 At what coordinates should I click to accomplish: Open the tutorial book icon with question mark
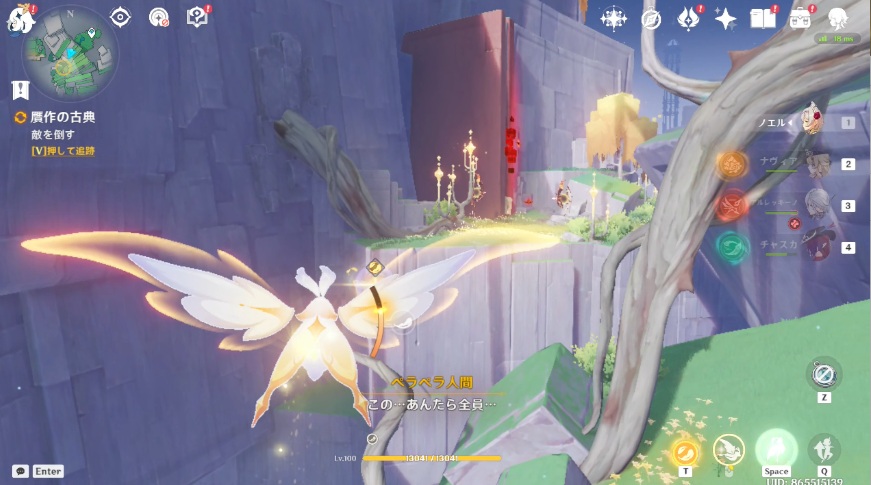[x=197, y=17]
